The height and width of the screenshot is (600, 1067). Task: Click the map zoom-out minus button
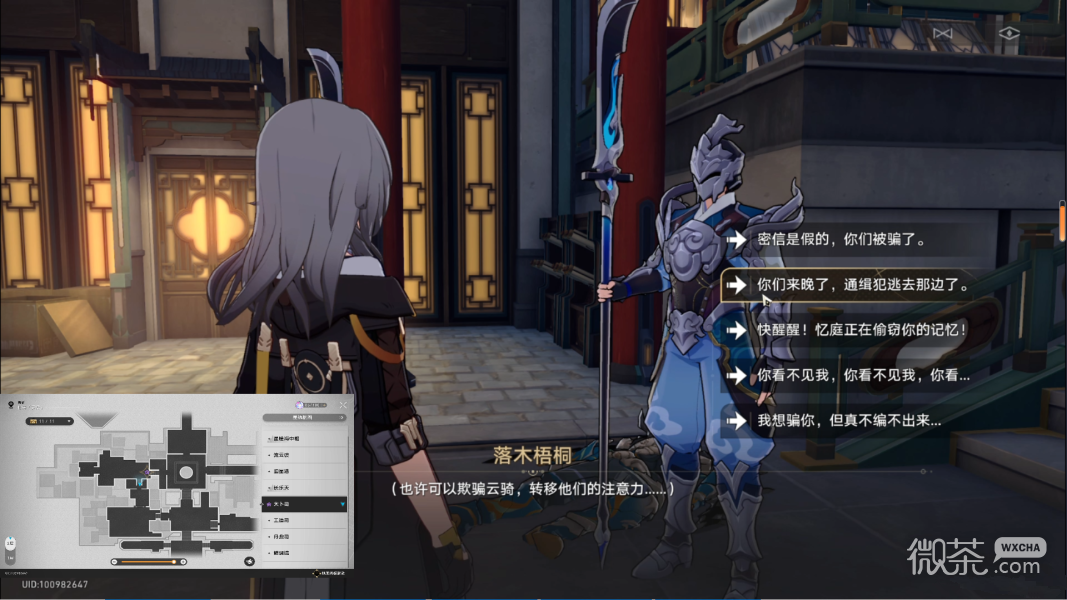pyautogui.click(x=115, y=561)
